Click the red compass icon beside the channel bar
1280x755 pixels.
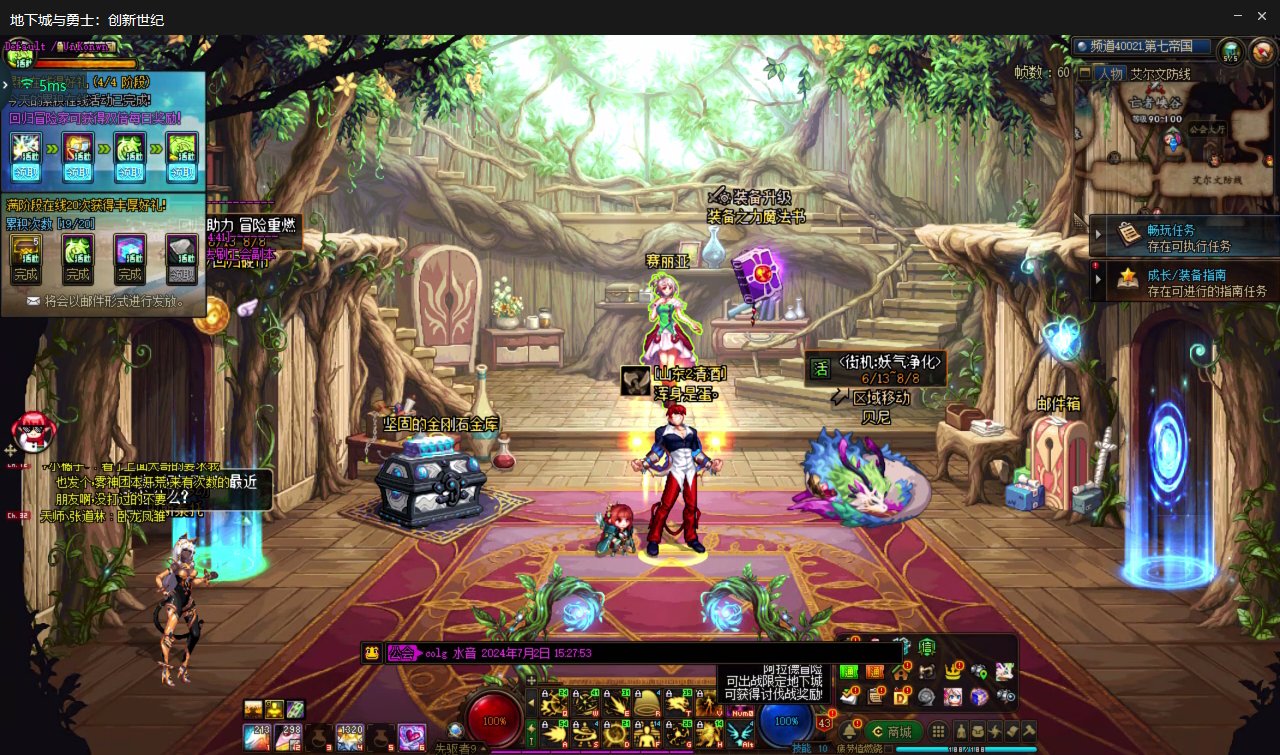coord(1262,50)
